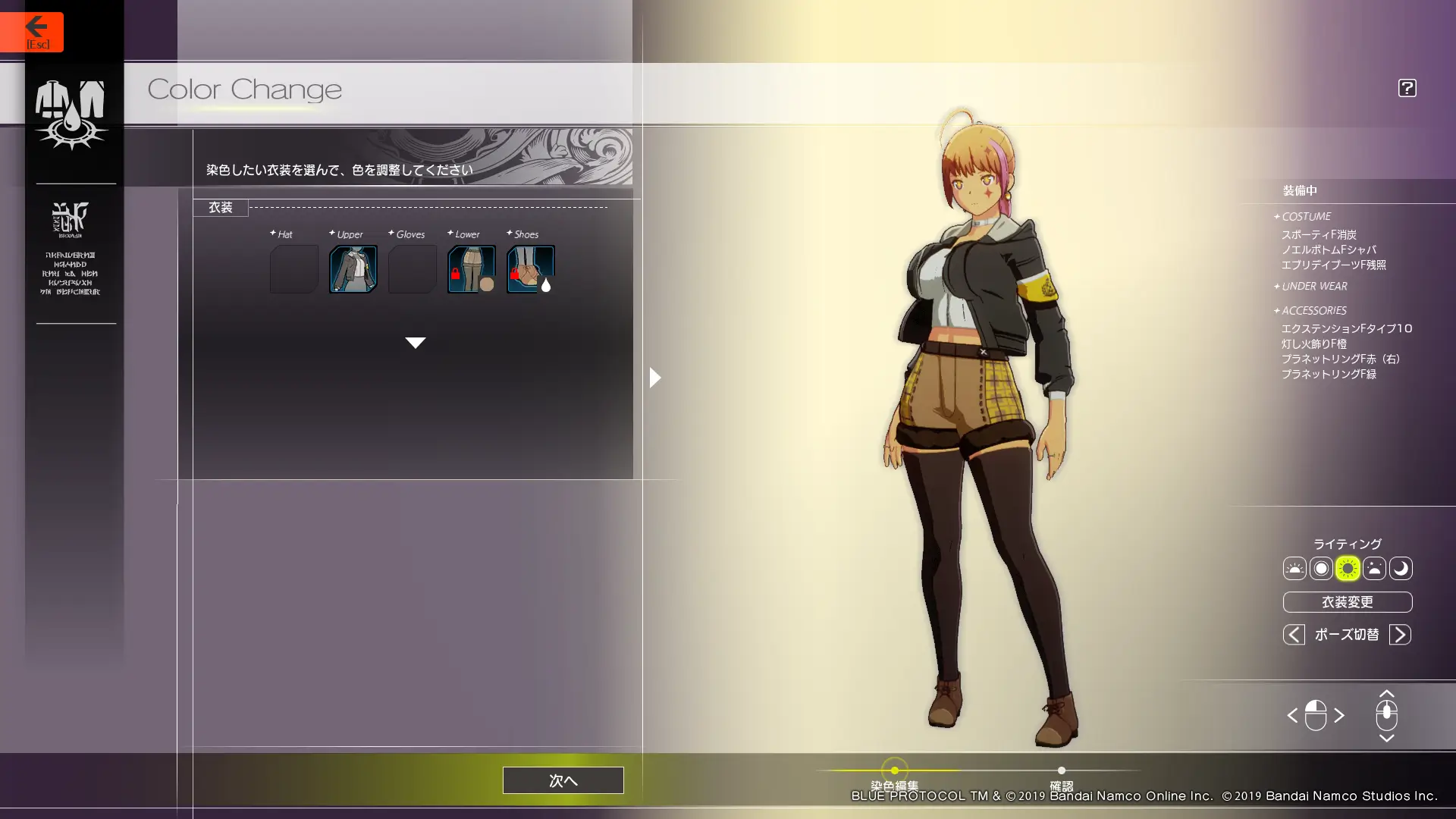Choose the Shoes boots costume slot

coord(531,269)
